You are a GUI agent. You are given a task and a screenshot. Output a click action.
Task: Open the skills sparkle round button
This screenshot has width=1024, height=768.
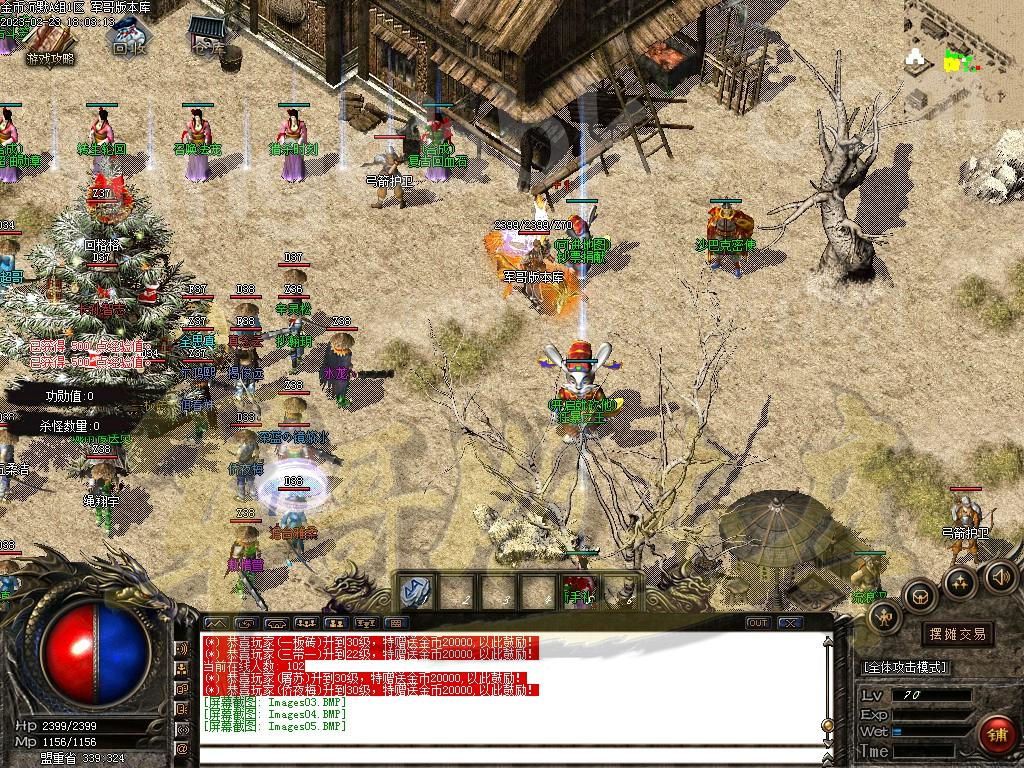point(960,583)
